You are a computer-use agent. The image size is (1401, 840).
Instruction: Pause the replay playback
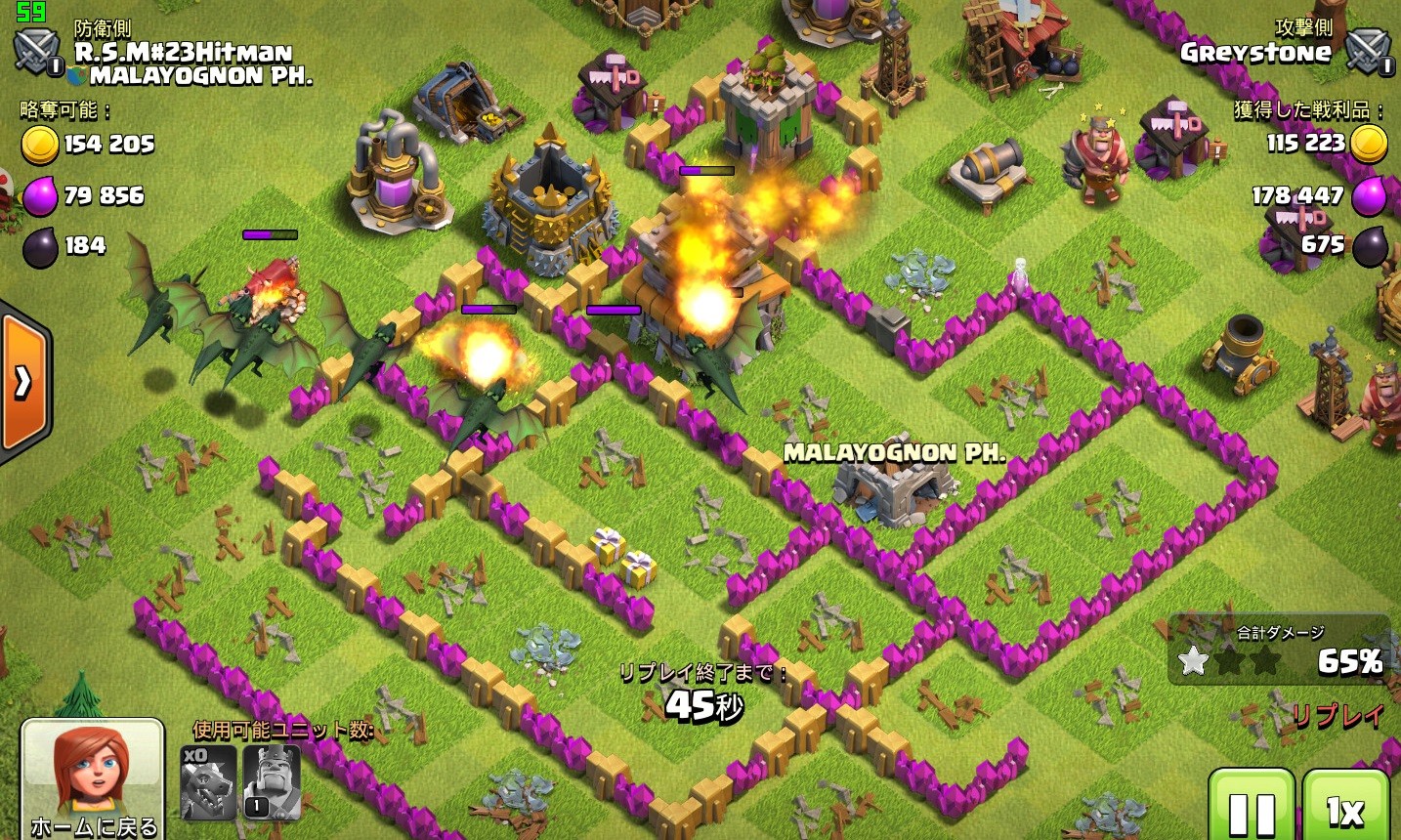pos(1252,807)
